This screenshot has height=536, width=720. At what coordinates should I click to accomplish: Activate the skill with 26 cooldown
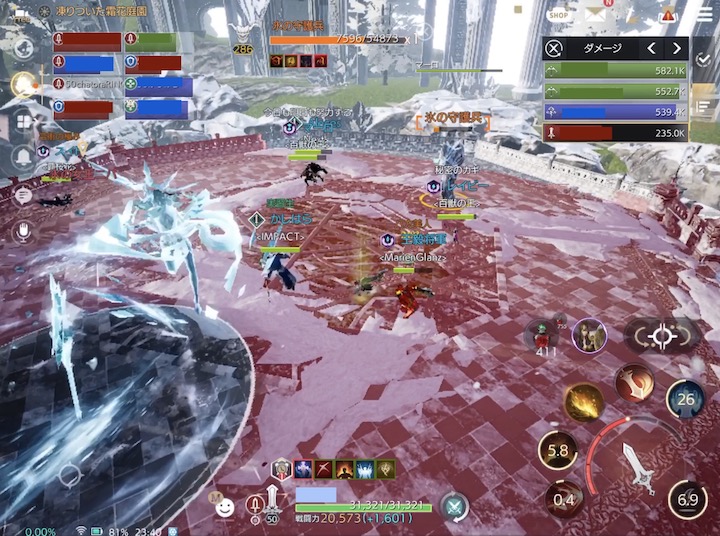(686, 400)
